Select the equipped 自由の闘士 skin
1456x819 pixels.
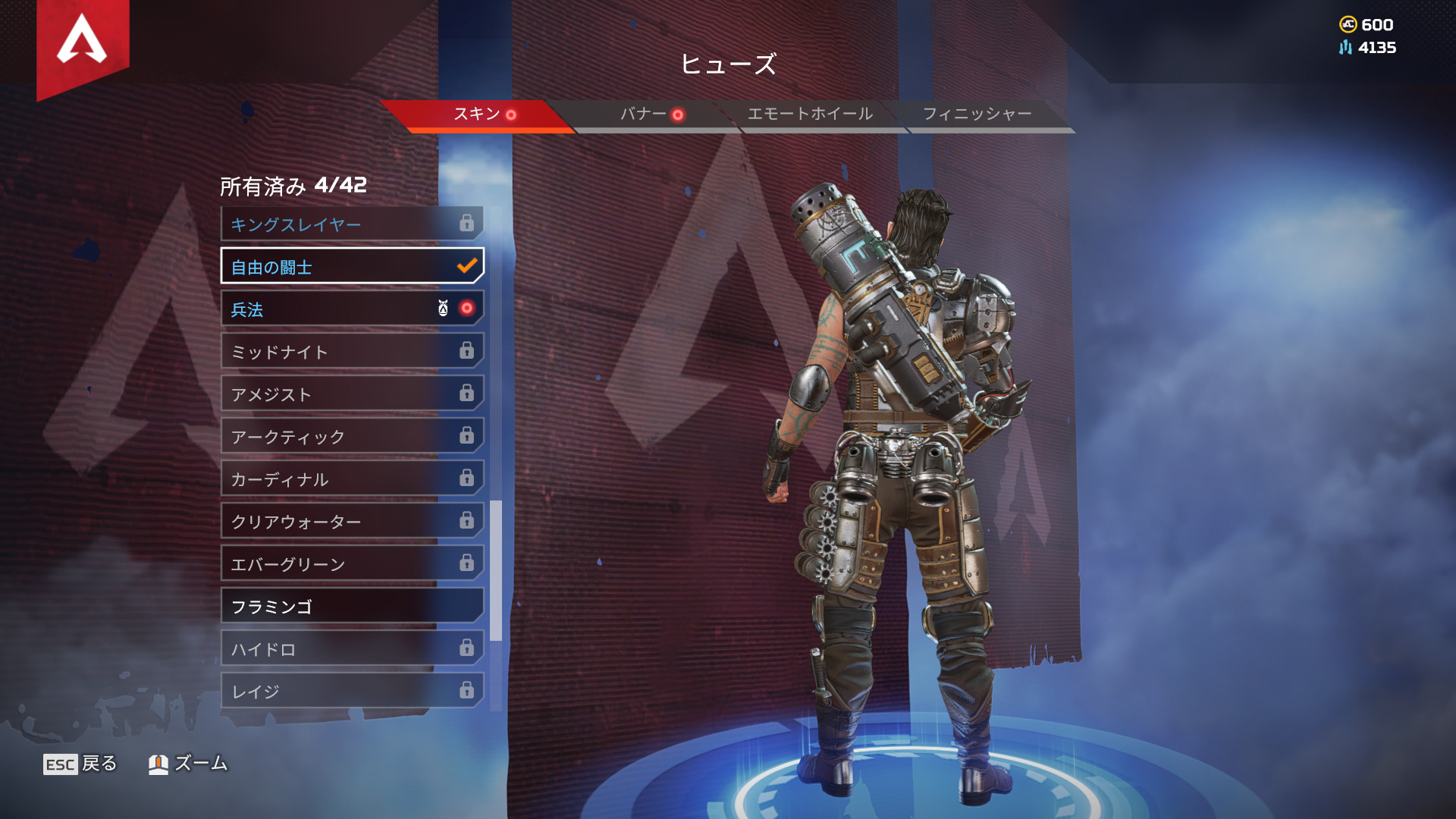(x=351, y=267)
